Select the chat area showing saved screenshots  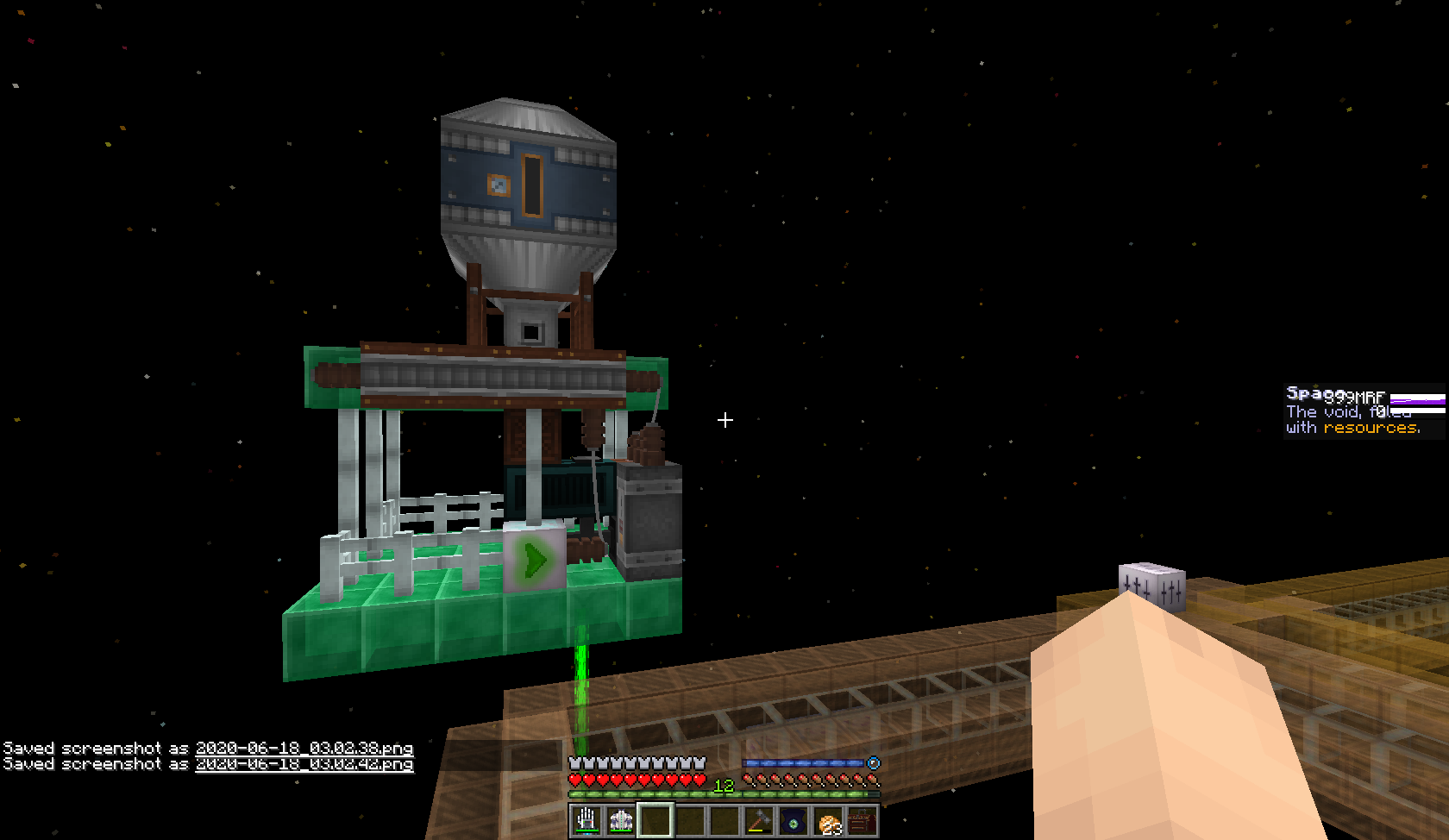(207, 756)
